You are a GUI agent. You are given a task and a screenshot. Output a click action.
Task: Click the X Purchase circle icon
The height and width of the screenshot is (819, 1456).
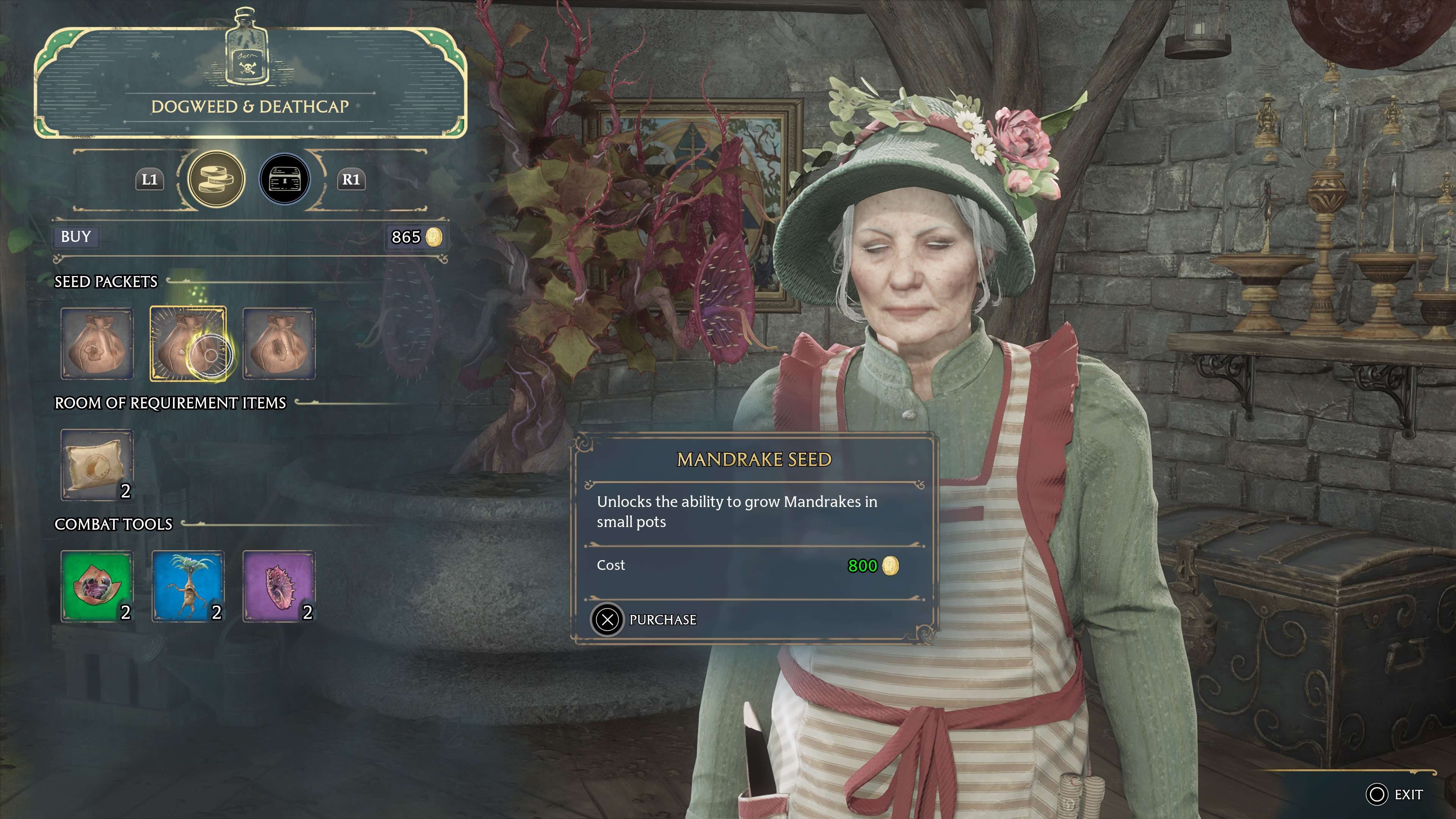pos(607,620)
